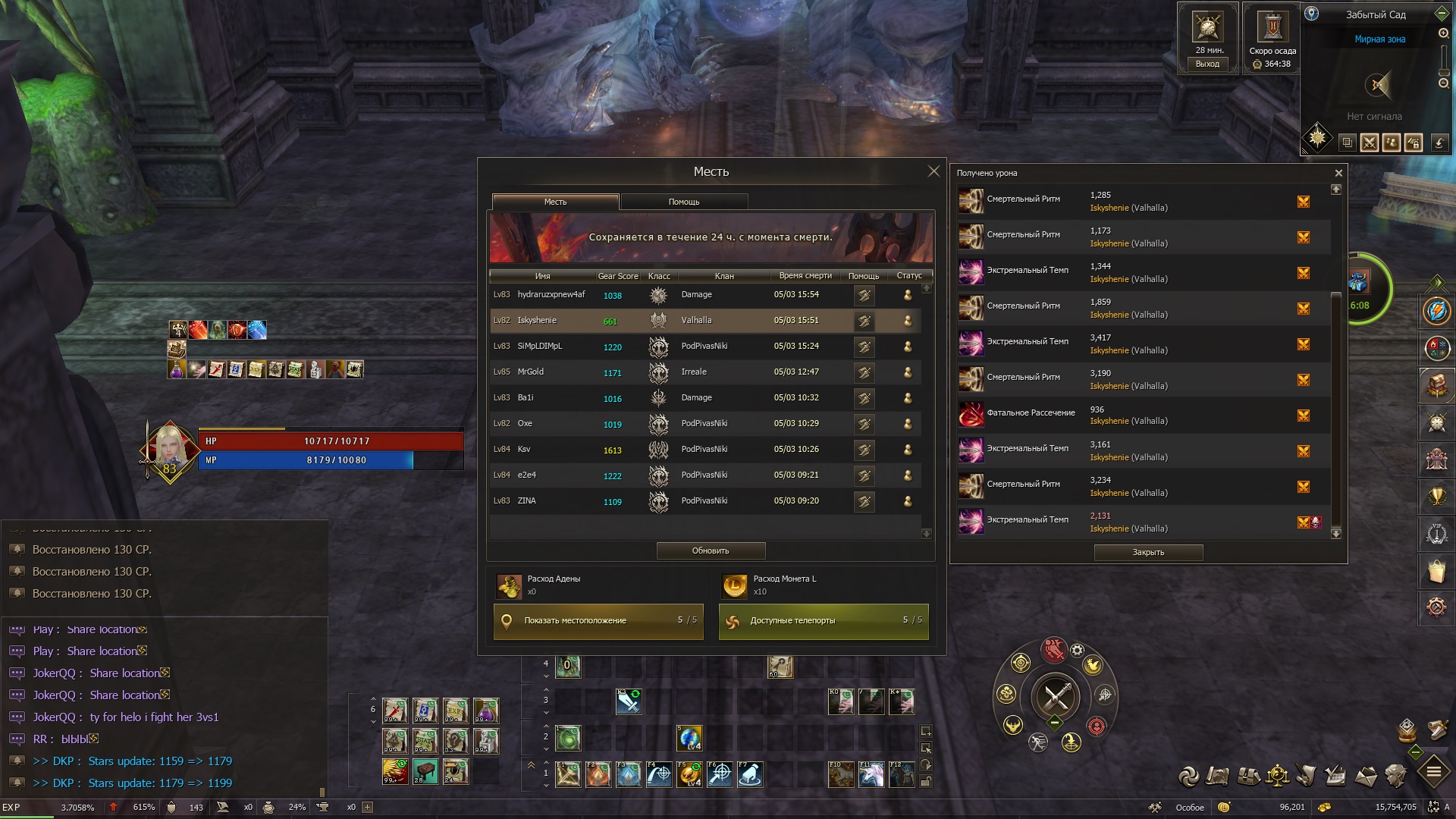Close the Получено урона panel with X

coord(1338,173)
